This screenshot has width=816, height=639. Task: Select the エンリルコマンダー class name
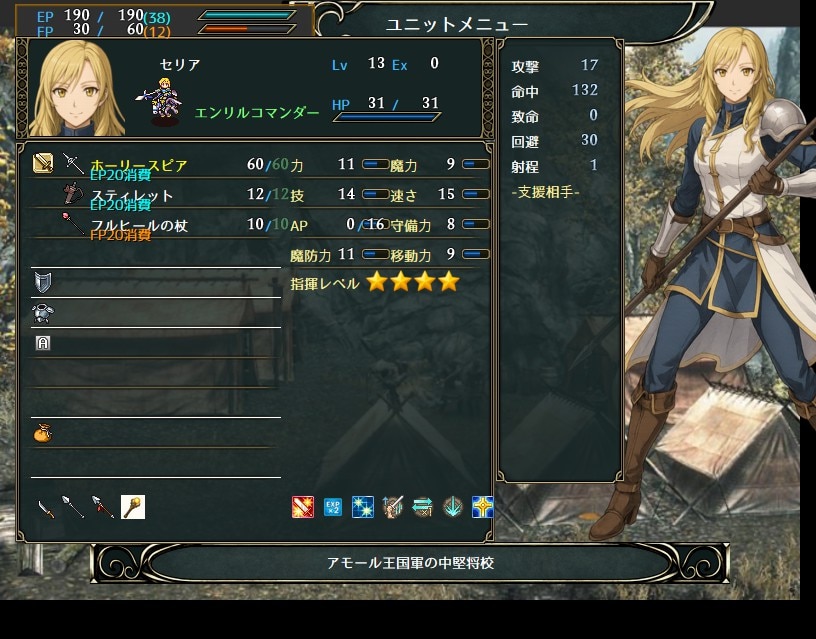pos(257,113)
